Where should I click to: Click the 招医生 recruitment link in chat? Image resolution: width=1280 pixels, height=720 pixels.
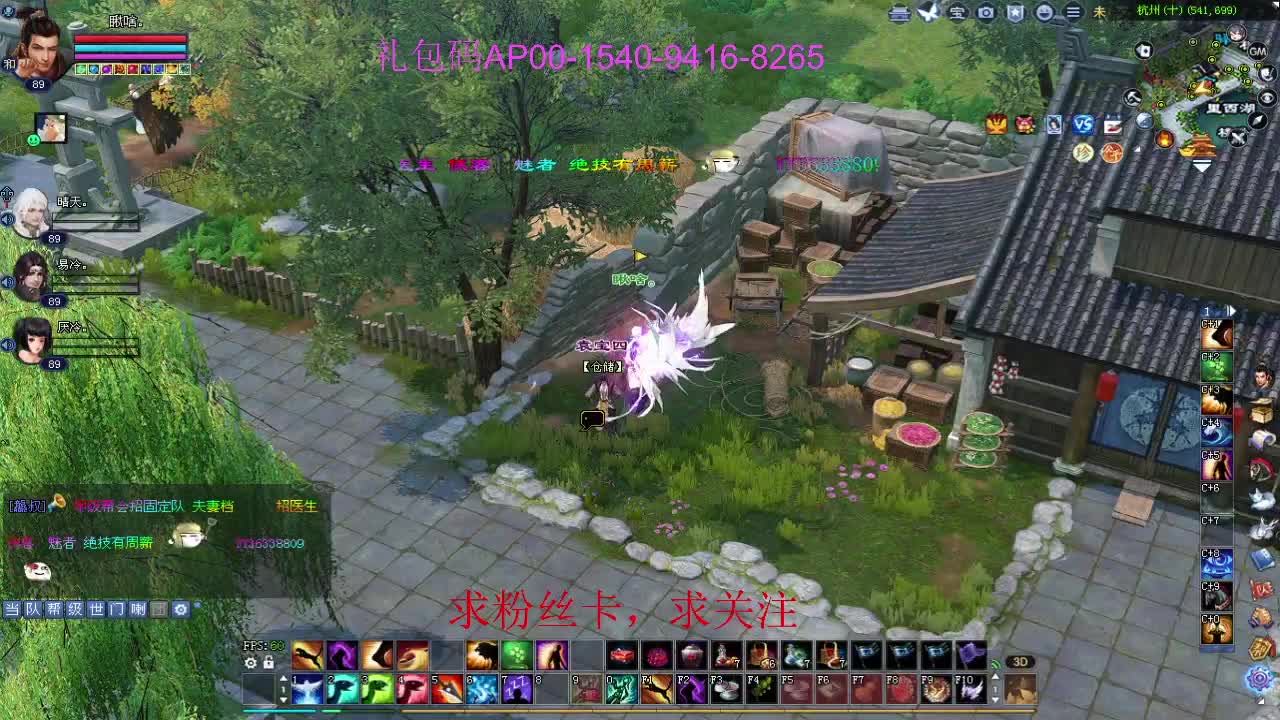point(297,507)
